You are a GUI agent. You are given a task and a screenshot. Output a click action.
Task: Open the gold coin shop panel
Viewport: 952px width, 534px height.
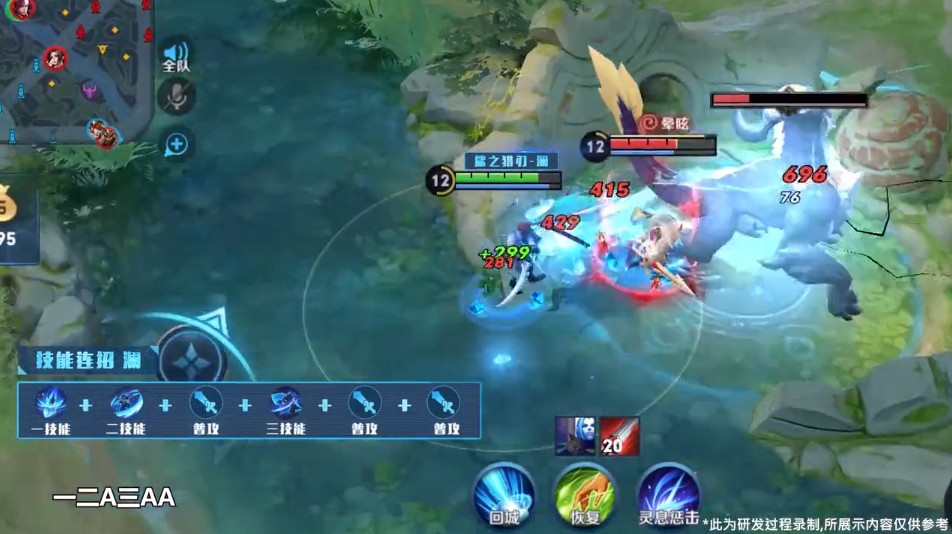click(14, 218)
